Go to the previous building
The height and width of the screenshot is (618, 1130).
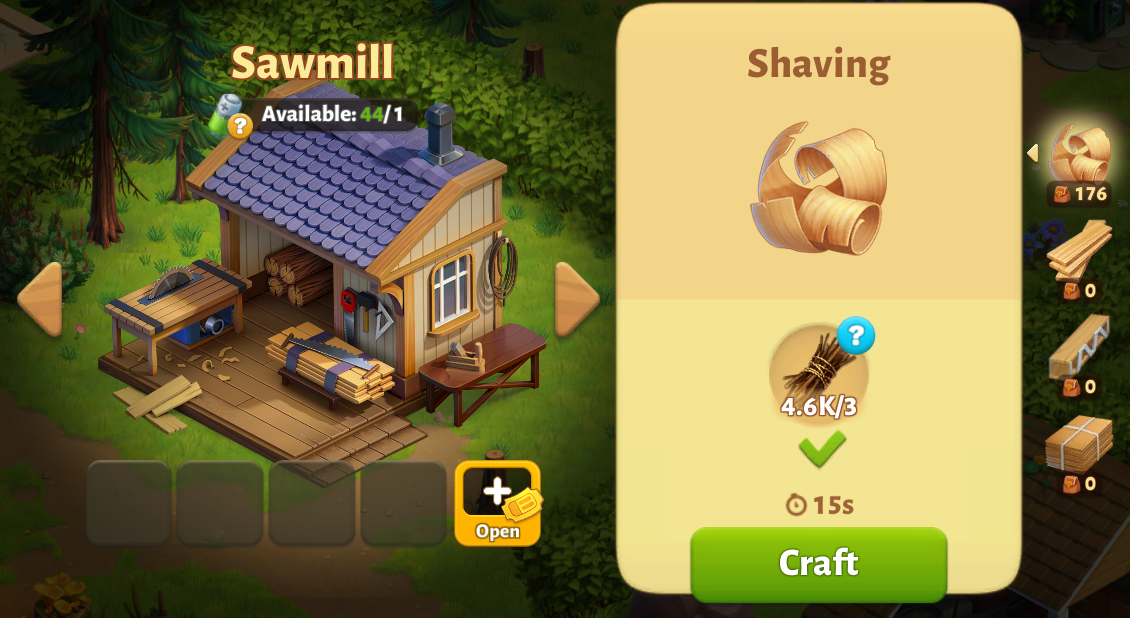coord(39,299)
